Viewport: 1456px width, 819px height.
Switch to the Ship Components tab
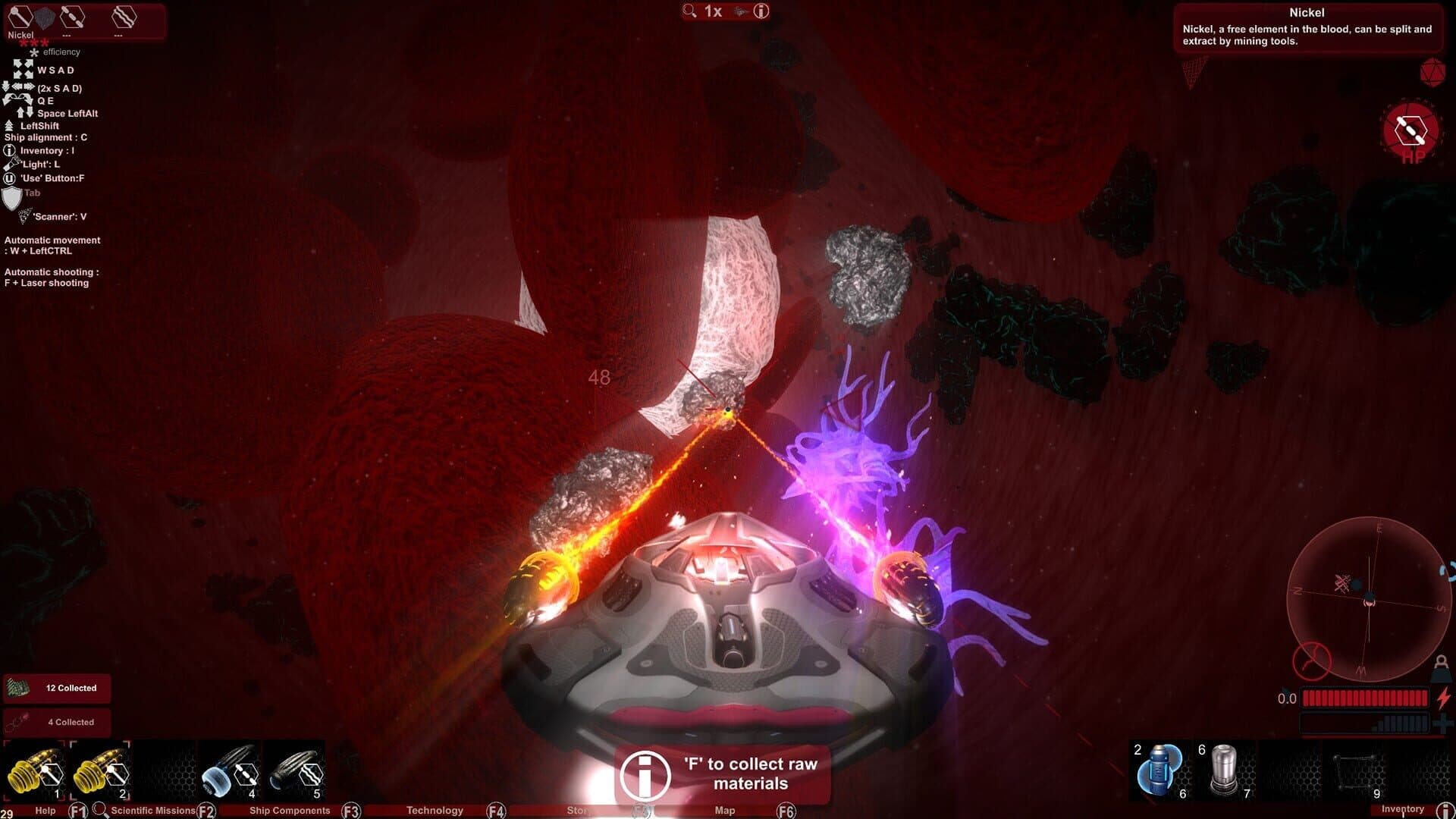click(x=290, y=811)
